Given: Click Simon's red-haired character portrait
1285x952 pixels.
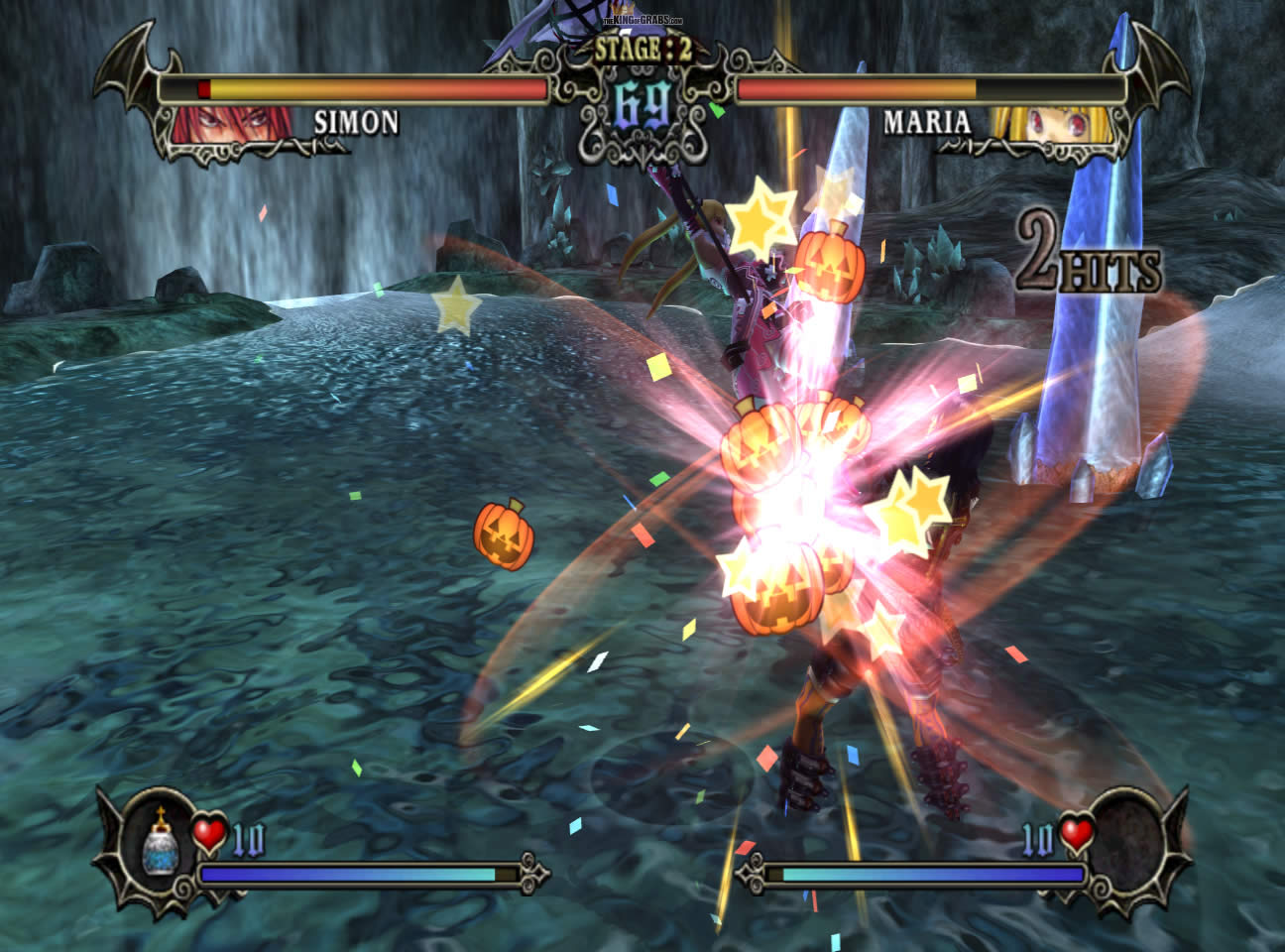Looking at the screenshot, I should pyautogui.click(x=232, y=124).
